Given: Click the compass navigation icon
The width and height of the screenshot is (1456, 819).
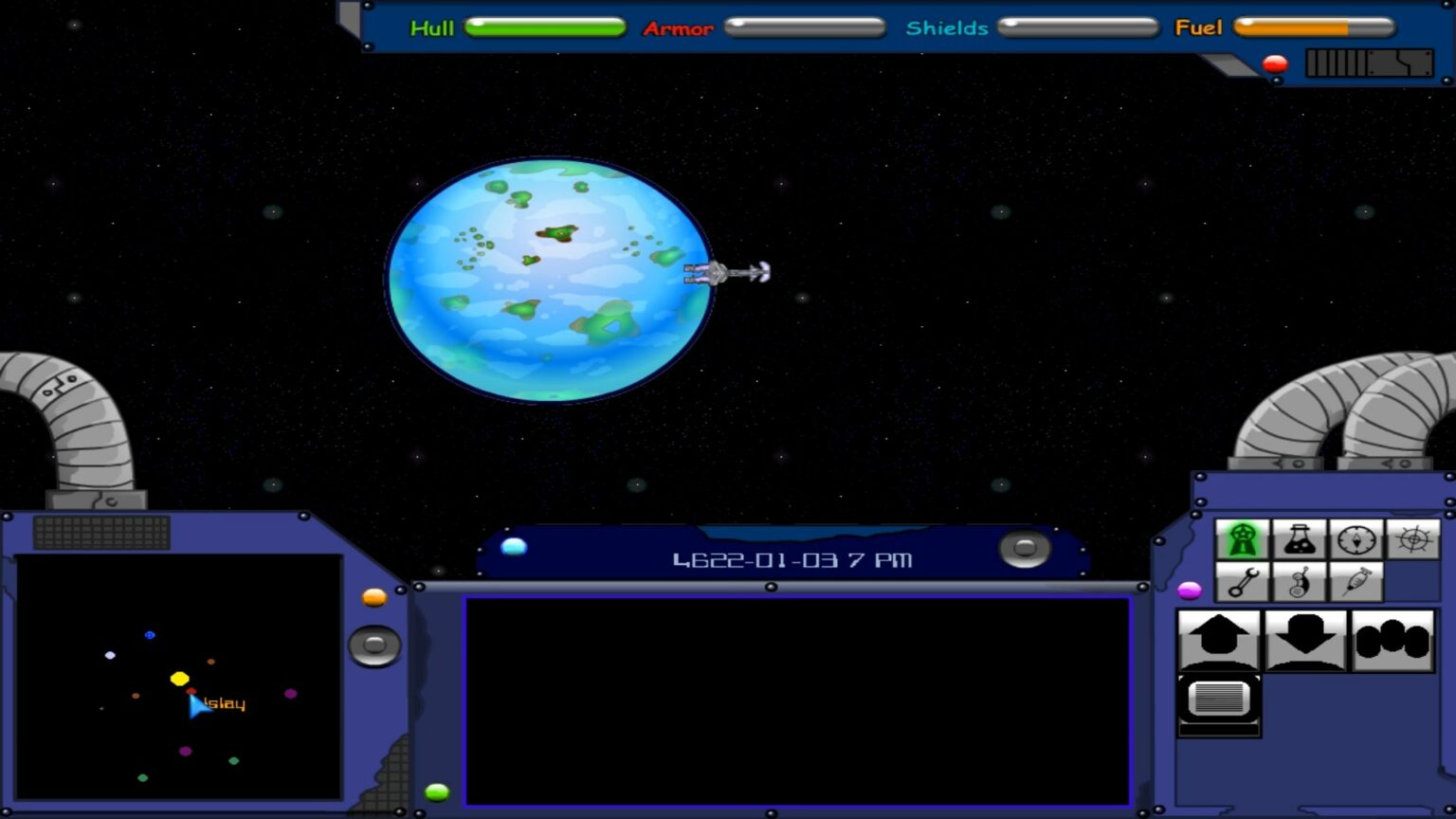Looking at the screenshot, I should (x=1356, y=538).
